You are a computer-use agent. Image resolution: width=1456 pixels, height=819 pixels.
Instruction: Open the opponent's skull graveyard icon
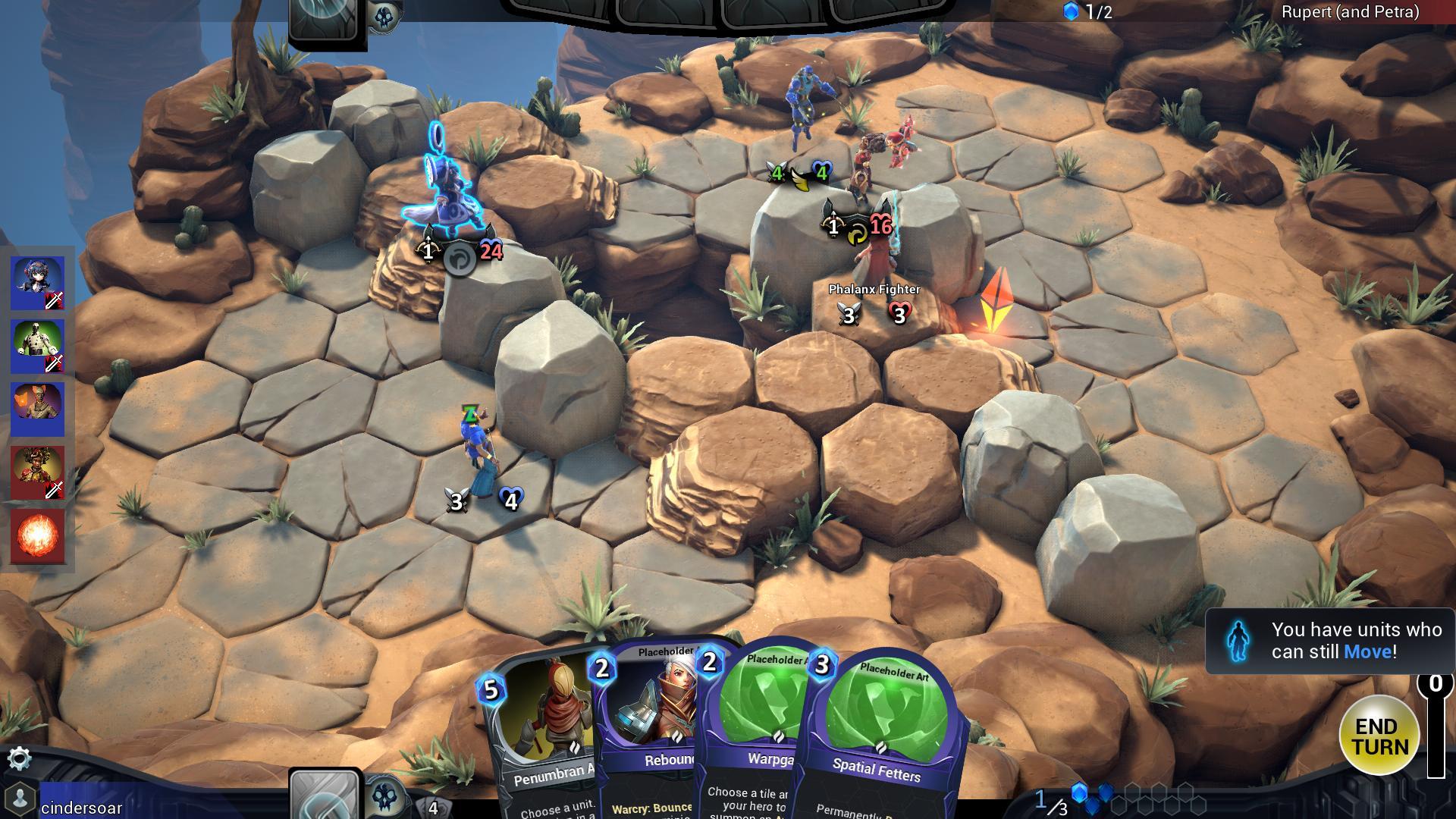click(x=384, y=17)
